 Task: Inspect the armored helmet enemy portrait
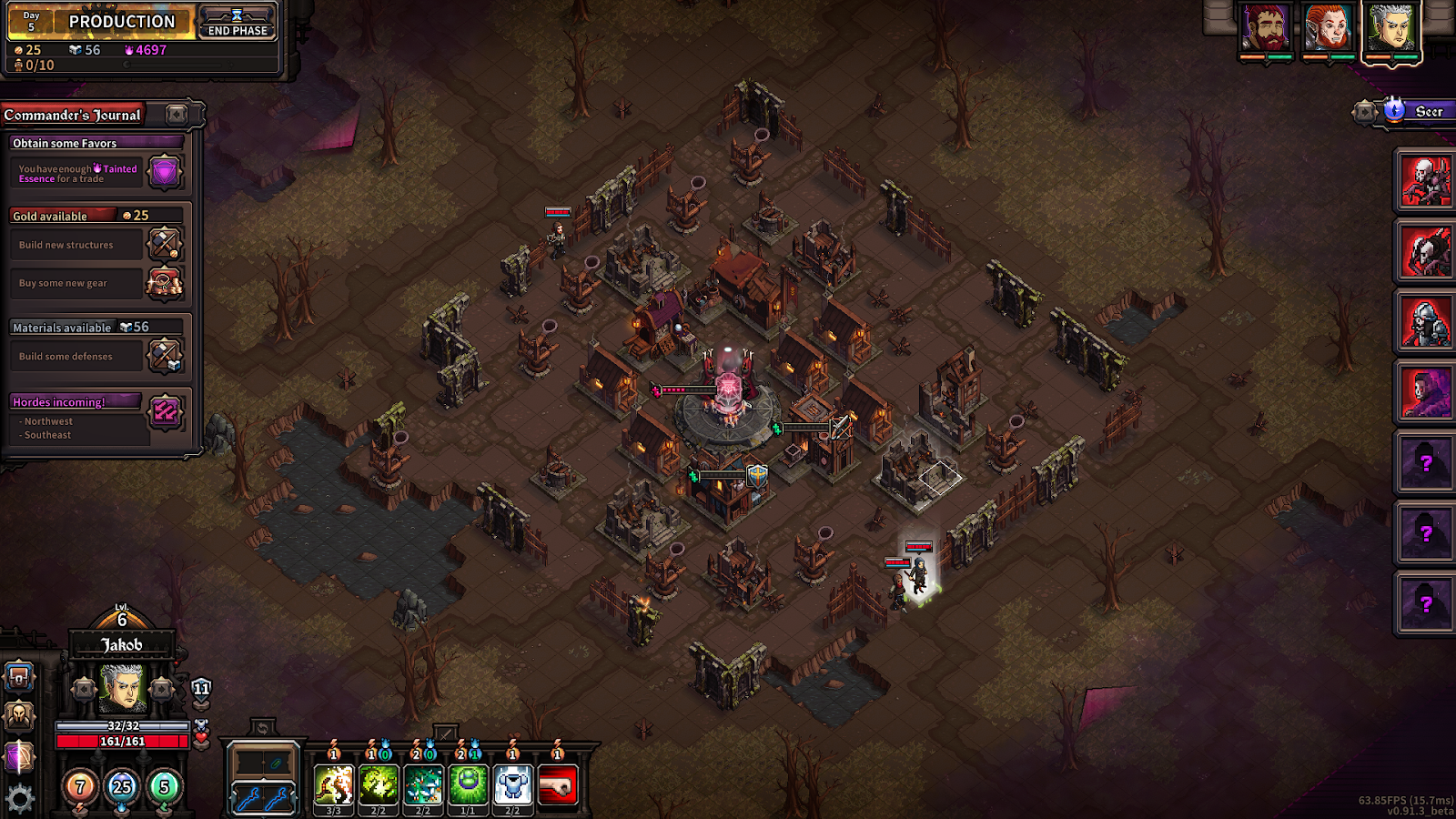[x=1425, y=322]
